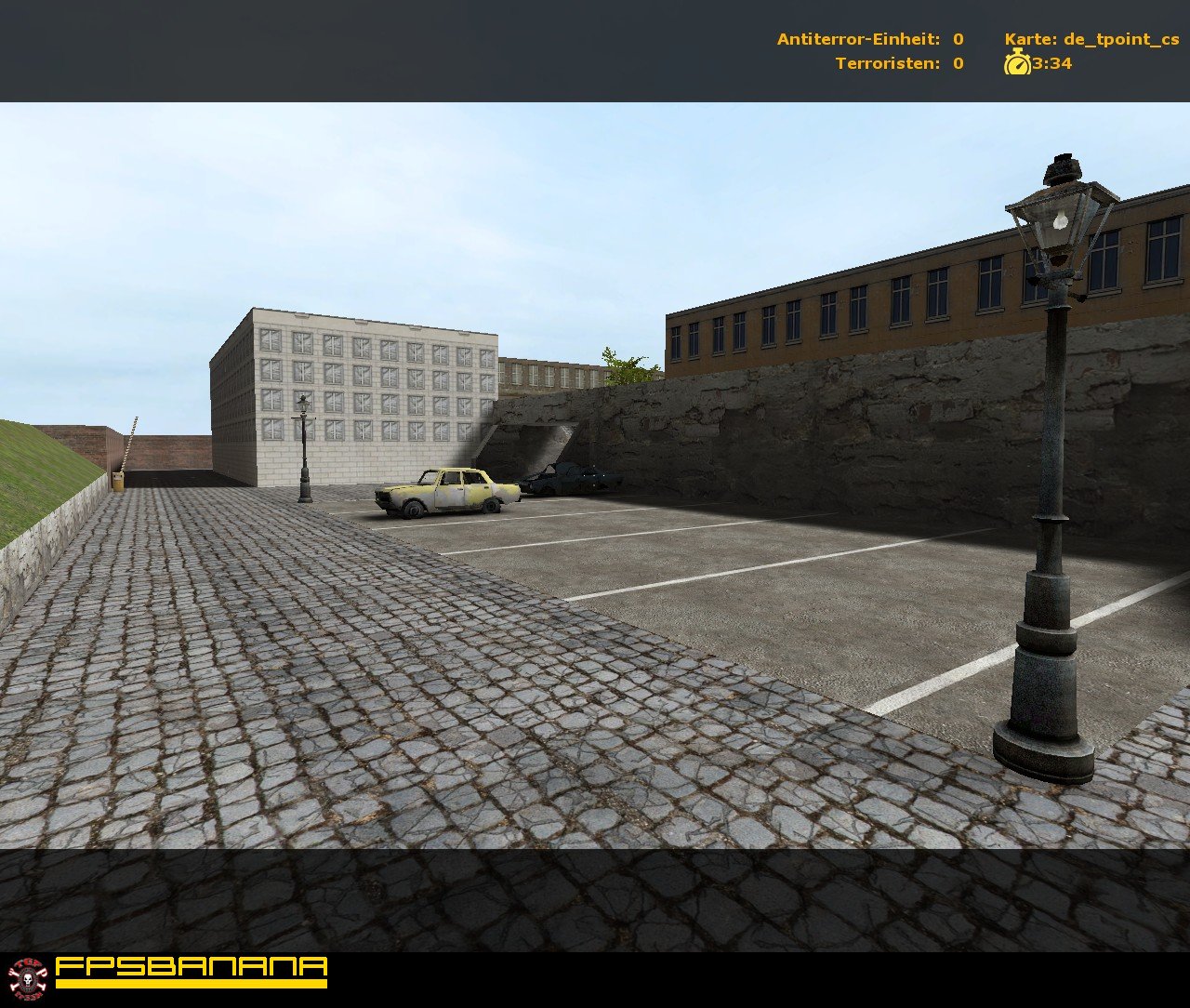The width and height of the screenshot is (1190, 1008).
Task: Click the 3:34 round timer readout
Action: pyautogui.click(x=1049, y=64)
